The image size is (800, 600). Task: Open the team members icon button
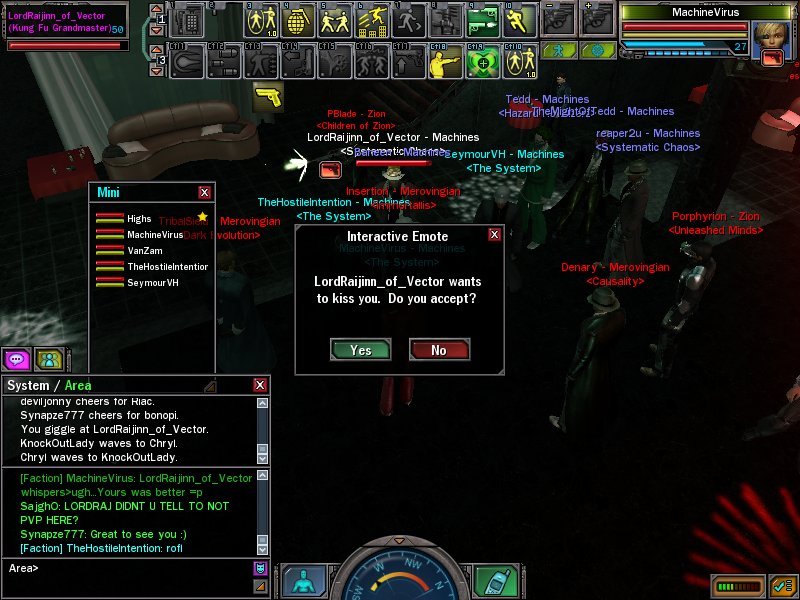[x=48, y=359]
